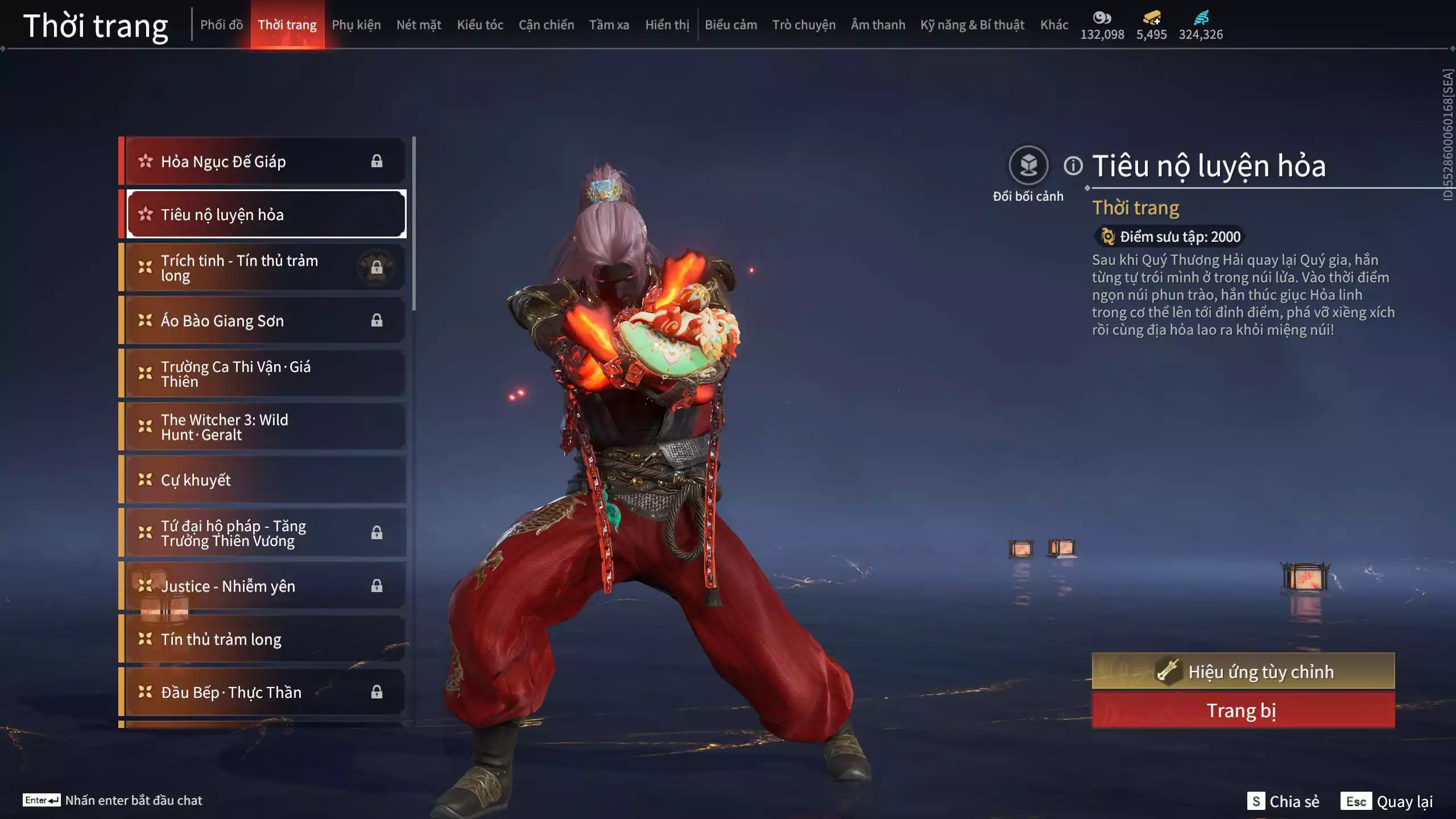This screenshot has height=819, width=1456.
Task: Click the Chia sẻ share button
Action: click(1283, 801)
